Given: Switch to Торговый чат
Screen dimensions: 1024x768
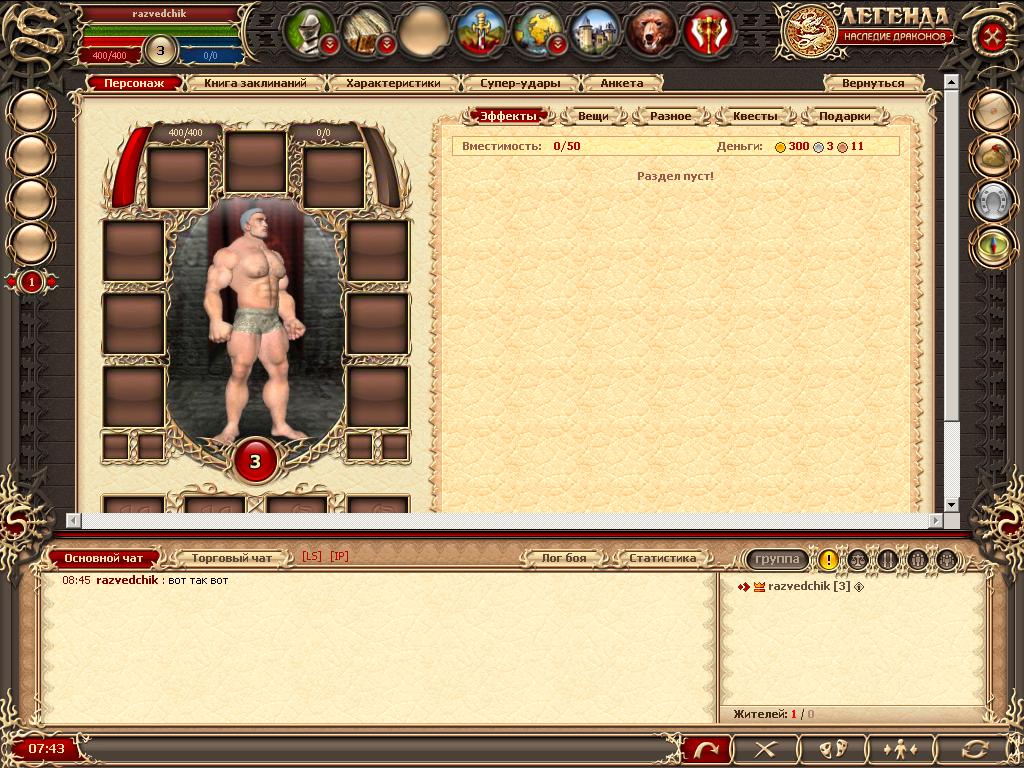Looking at the screenshot, I should 231,558.
